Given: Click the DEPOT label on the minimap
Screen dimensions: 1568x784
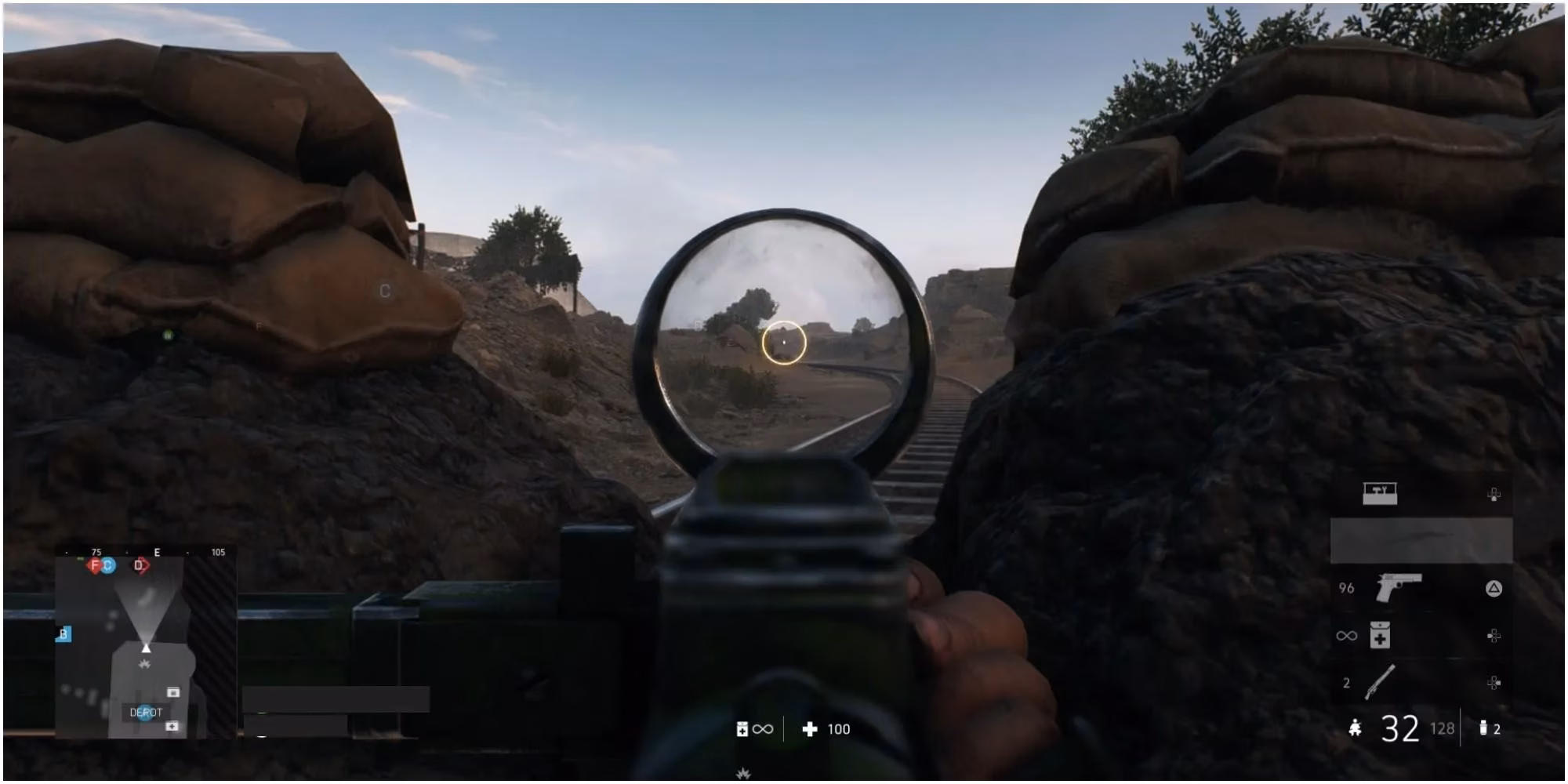Looking at the screenshot, I should tap(147, 711).
